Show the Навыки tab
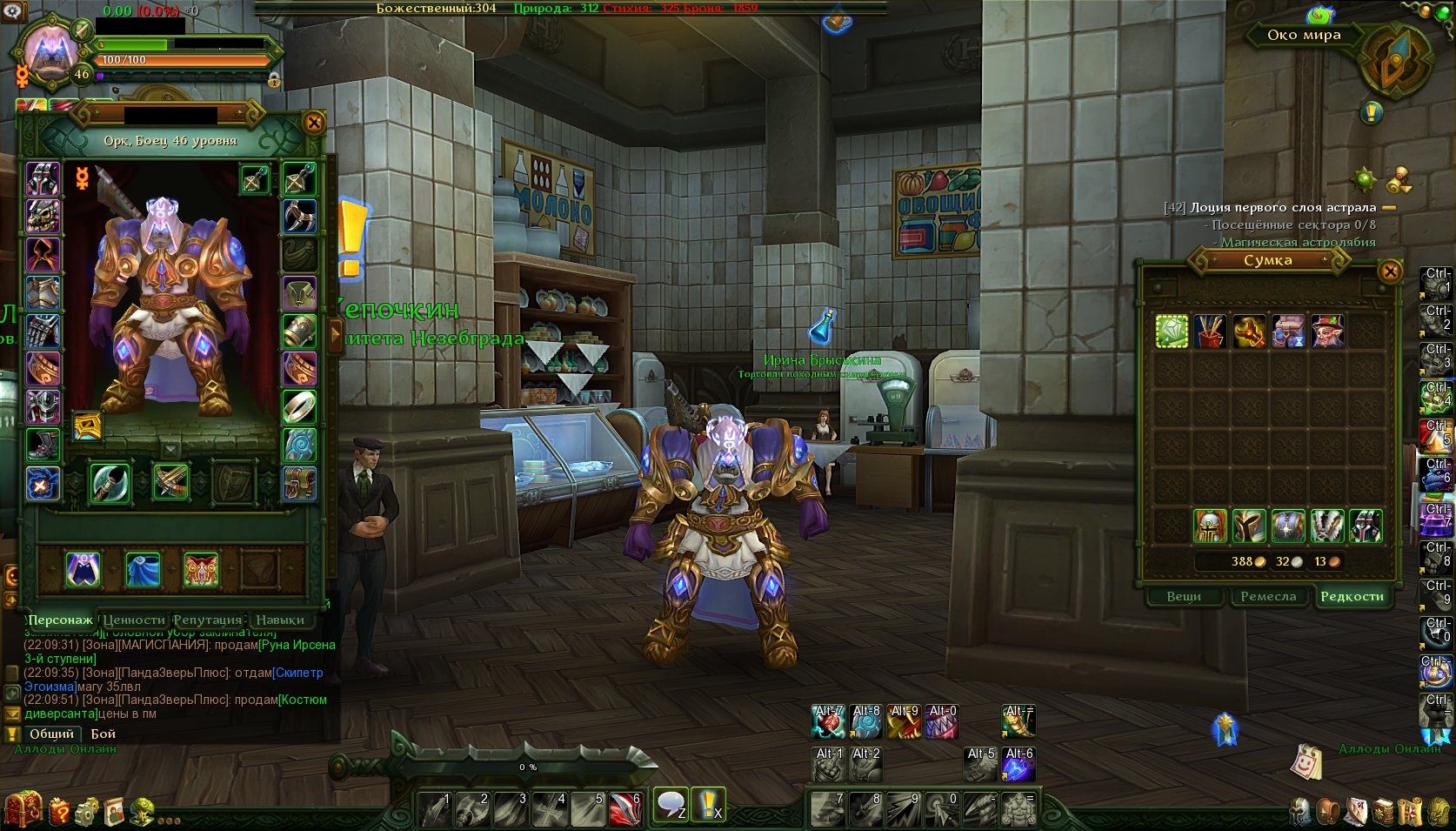Viewport: 1456px width, 831px height. pyautogui.click(x=280, y=620)
